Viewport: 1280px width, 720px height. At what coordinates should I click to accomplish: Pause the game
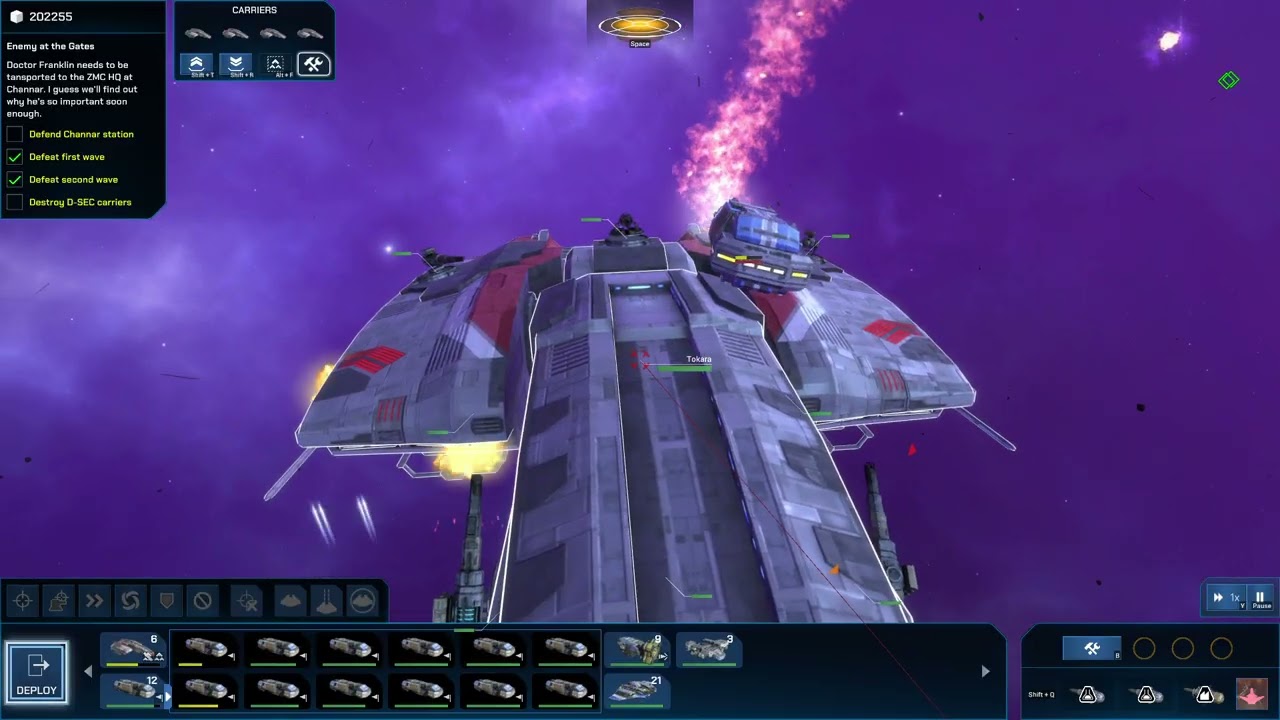click(x=1260, y=598)
